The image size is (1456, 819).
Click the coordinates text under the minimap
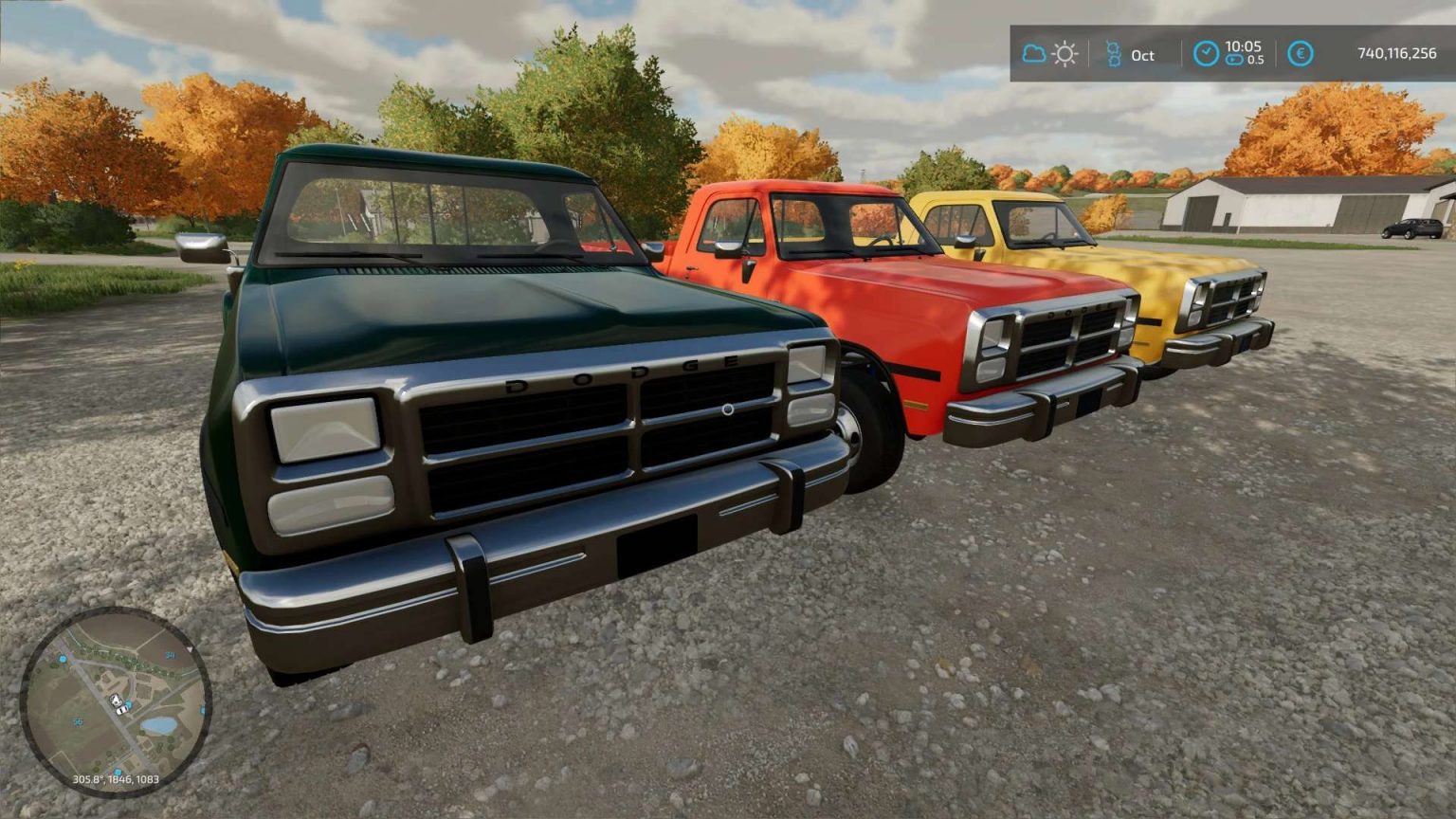(117, 779)
